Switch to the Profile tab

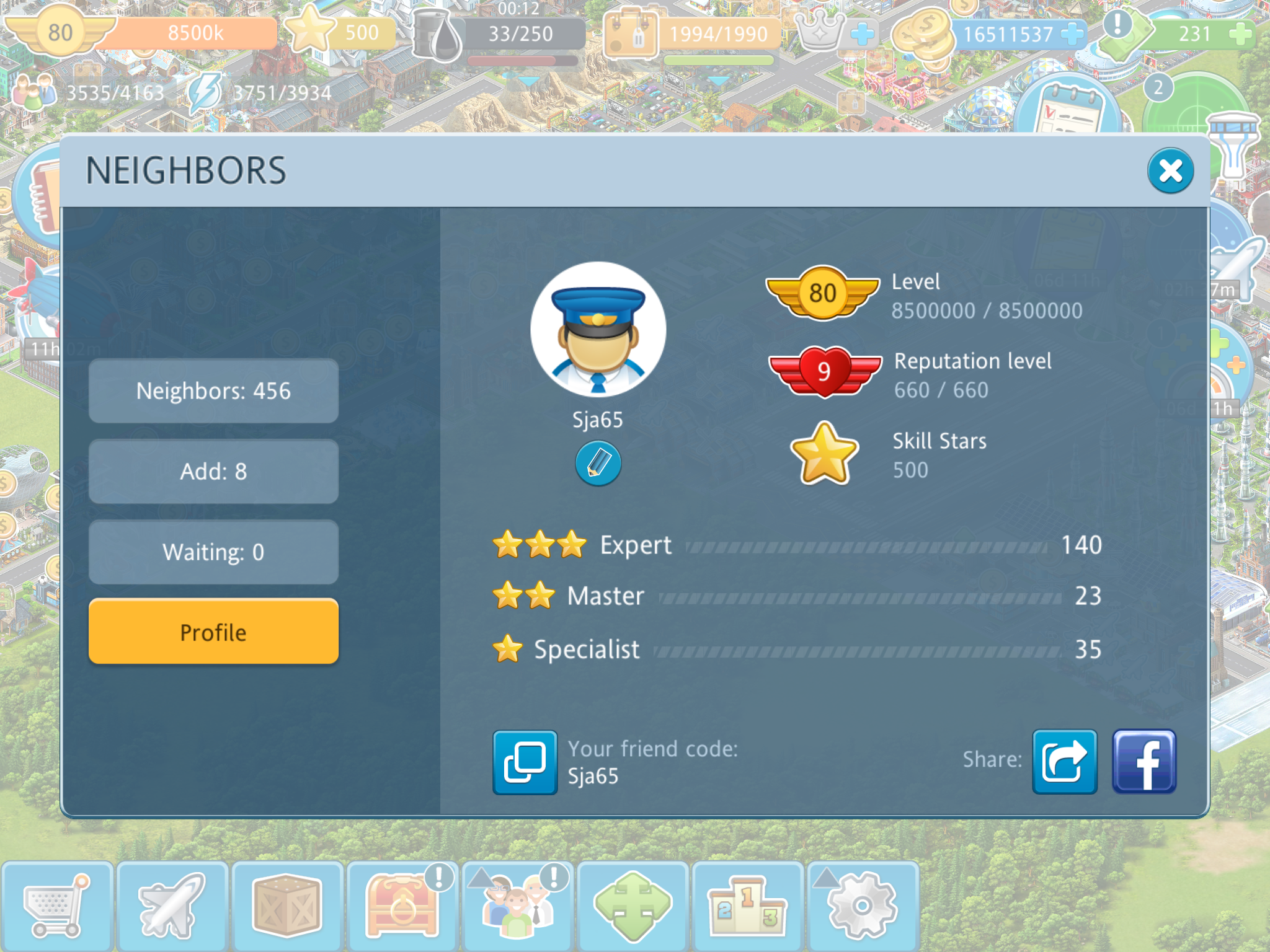tap(213, 632)
